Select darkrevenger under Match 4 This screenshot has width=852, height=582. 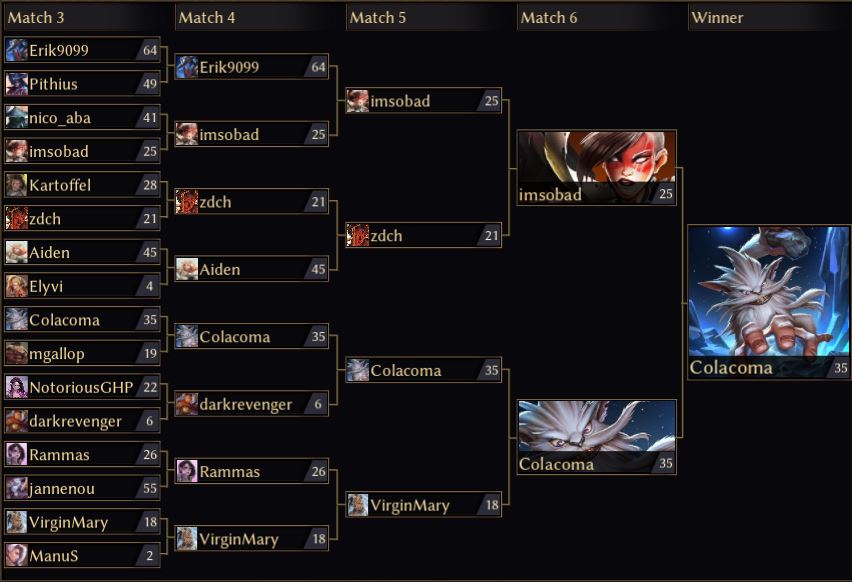coord(252,405)
